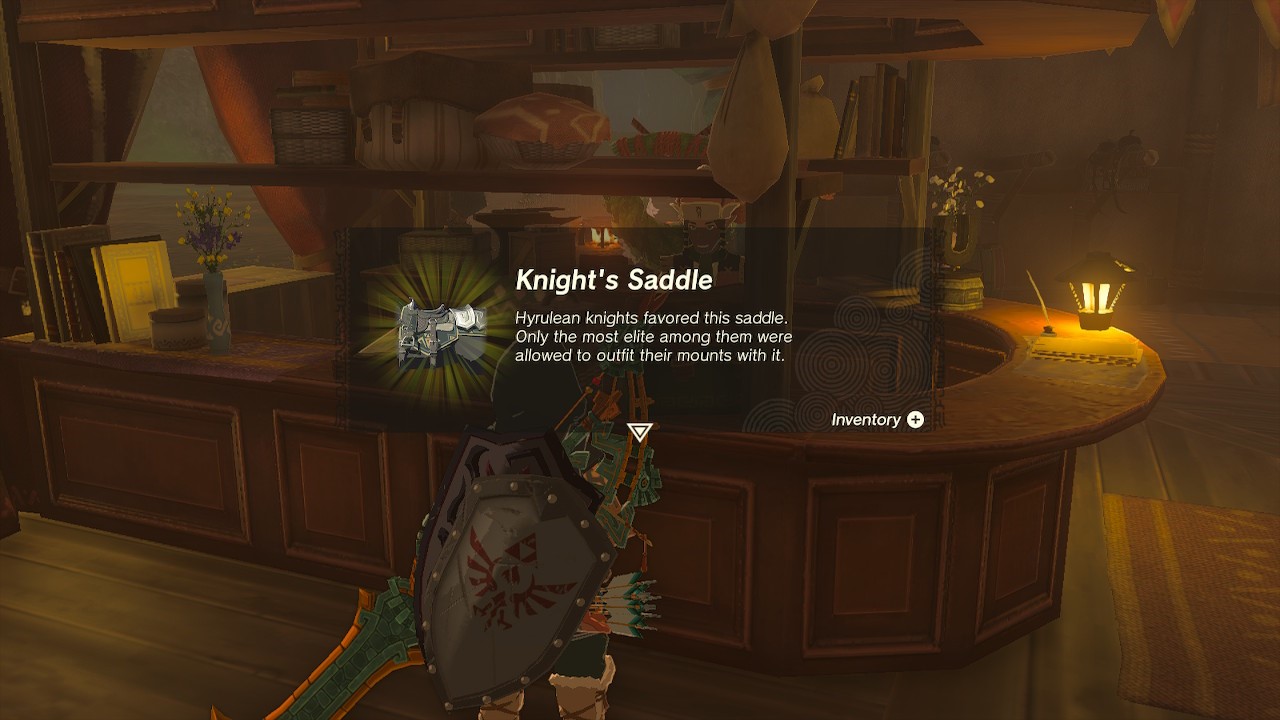Viewport: 1280px width, 720px height.
Task: Advance dialogue with the down arrow
Action: click(639, 432)
